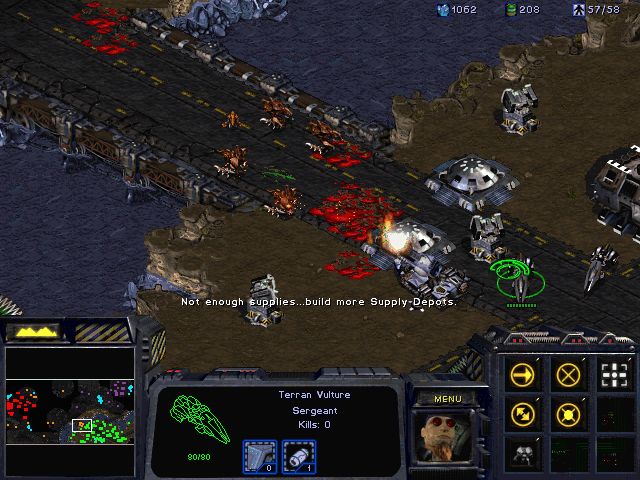Choose the Patrol command
Image resolution: width=640 pixels, height=480 pixels.
coord(522,413)
